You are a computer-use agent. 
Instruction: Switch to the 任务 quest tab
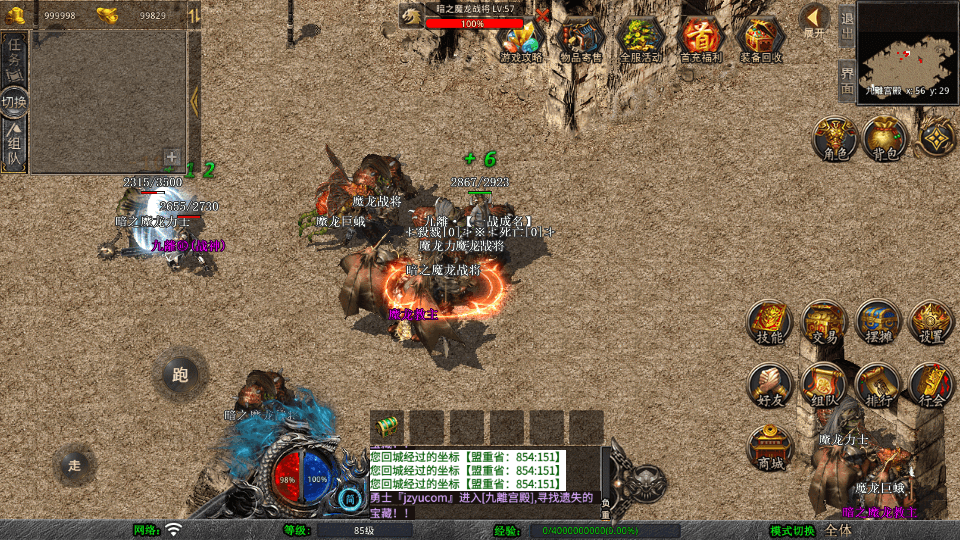15,56
